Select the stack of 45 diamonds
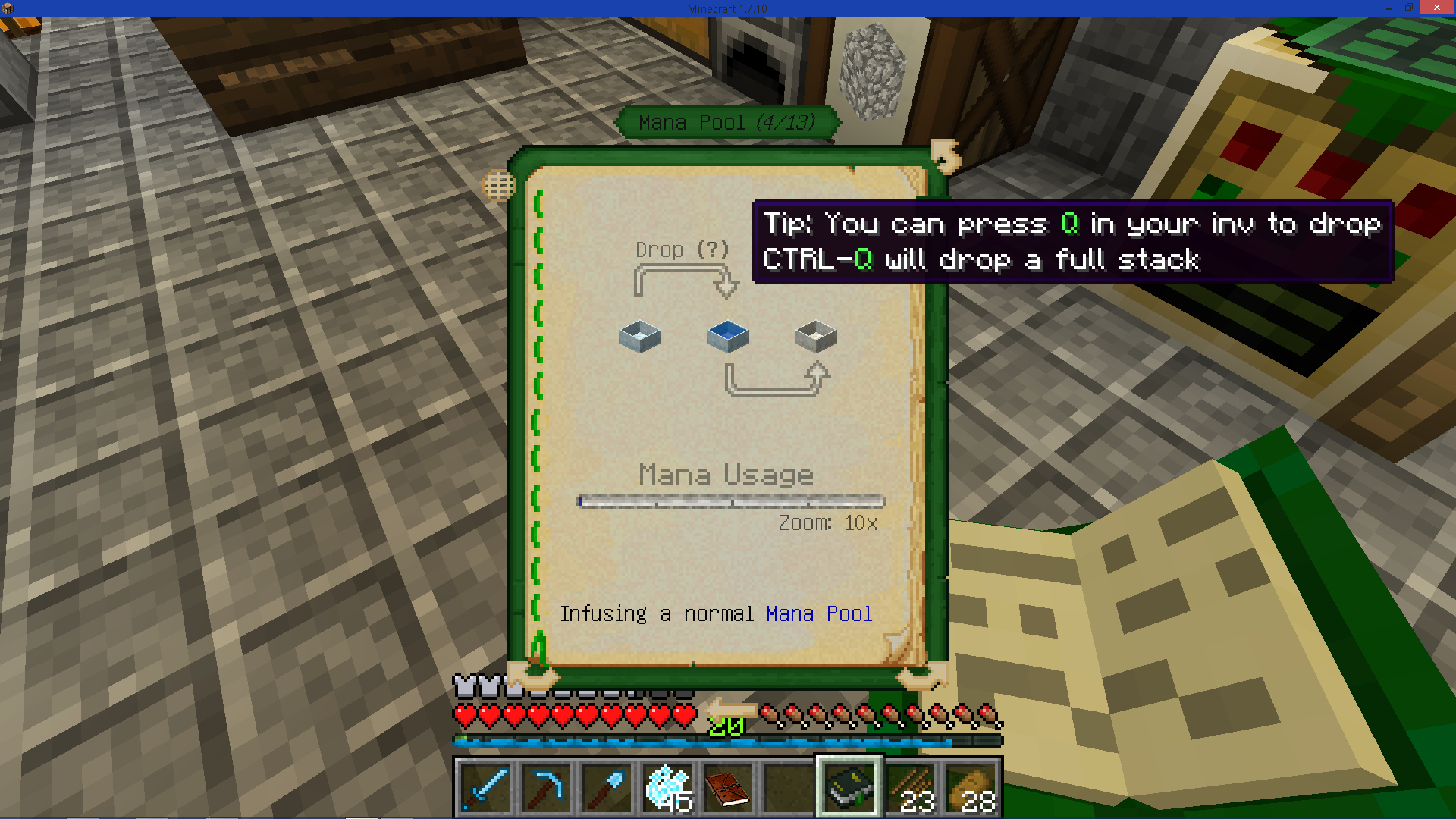This screenshot has height=819, width=1456. [667, 787]
